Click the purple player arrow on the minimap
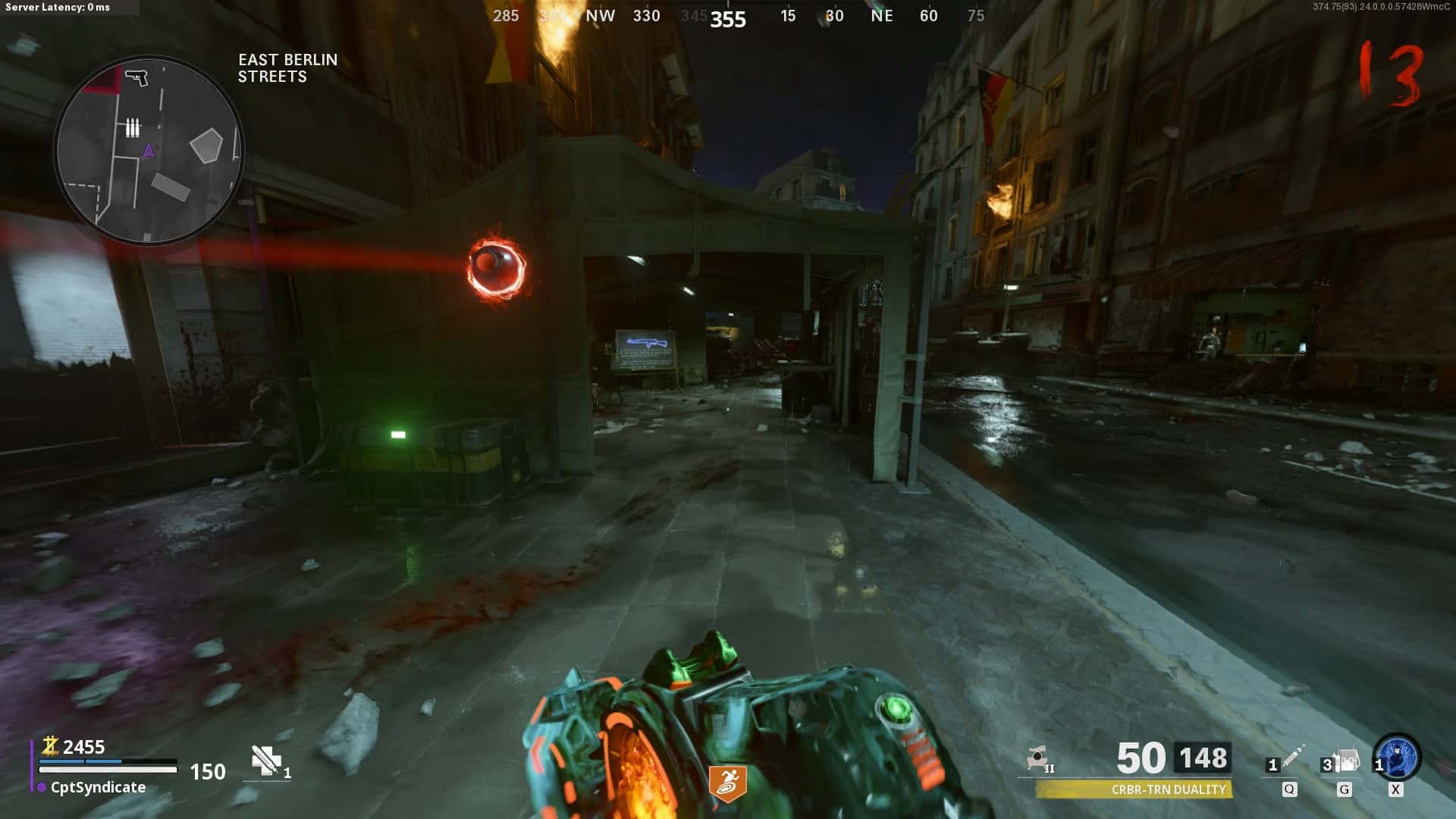The width and height of the screenshot is (1456, 819). coord(149,151)
